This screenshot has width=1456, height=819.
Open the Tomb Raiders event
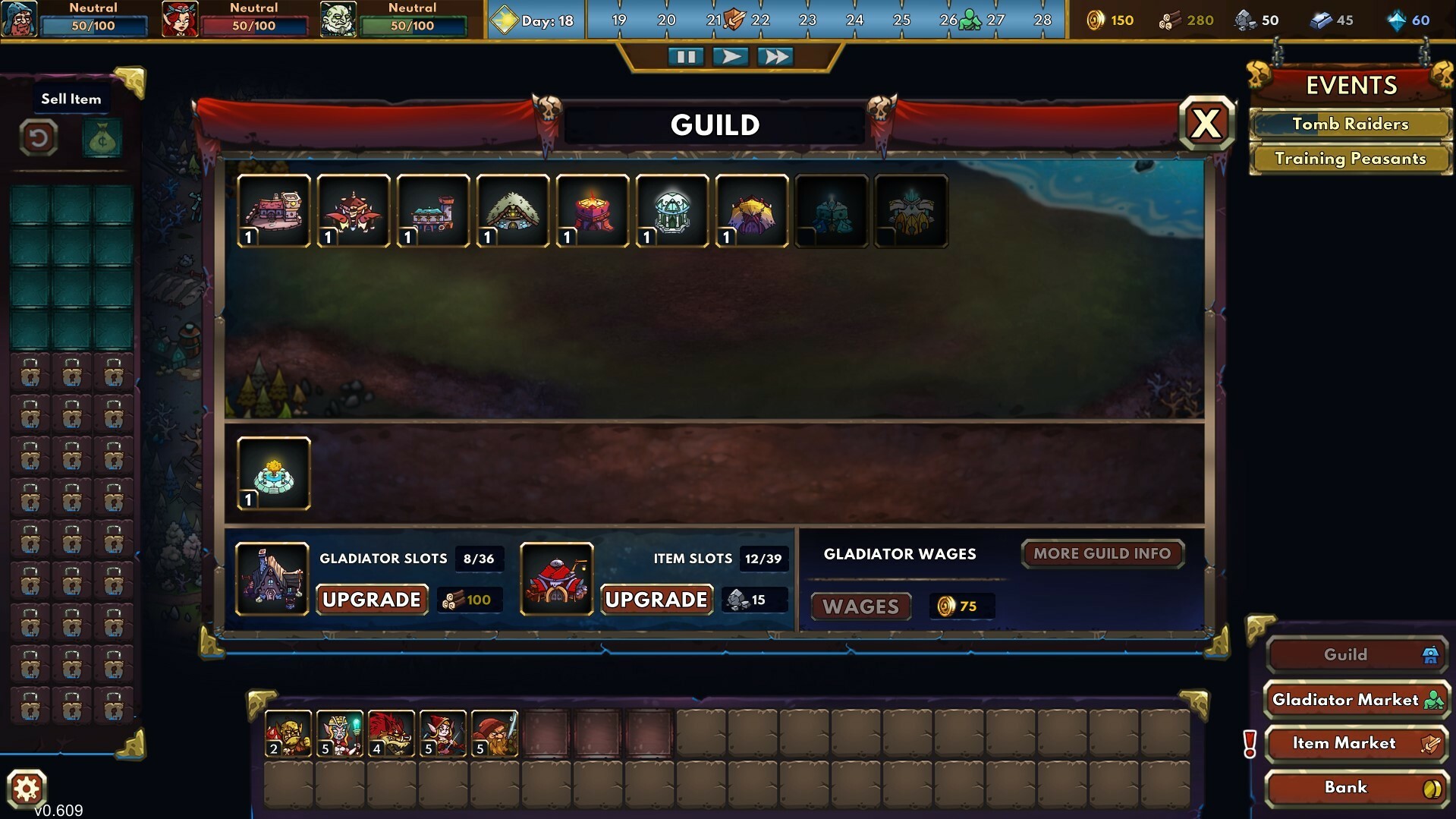(1350, 124)
